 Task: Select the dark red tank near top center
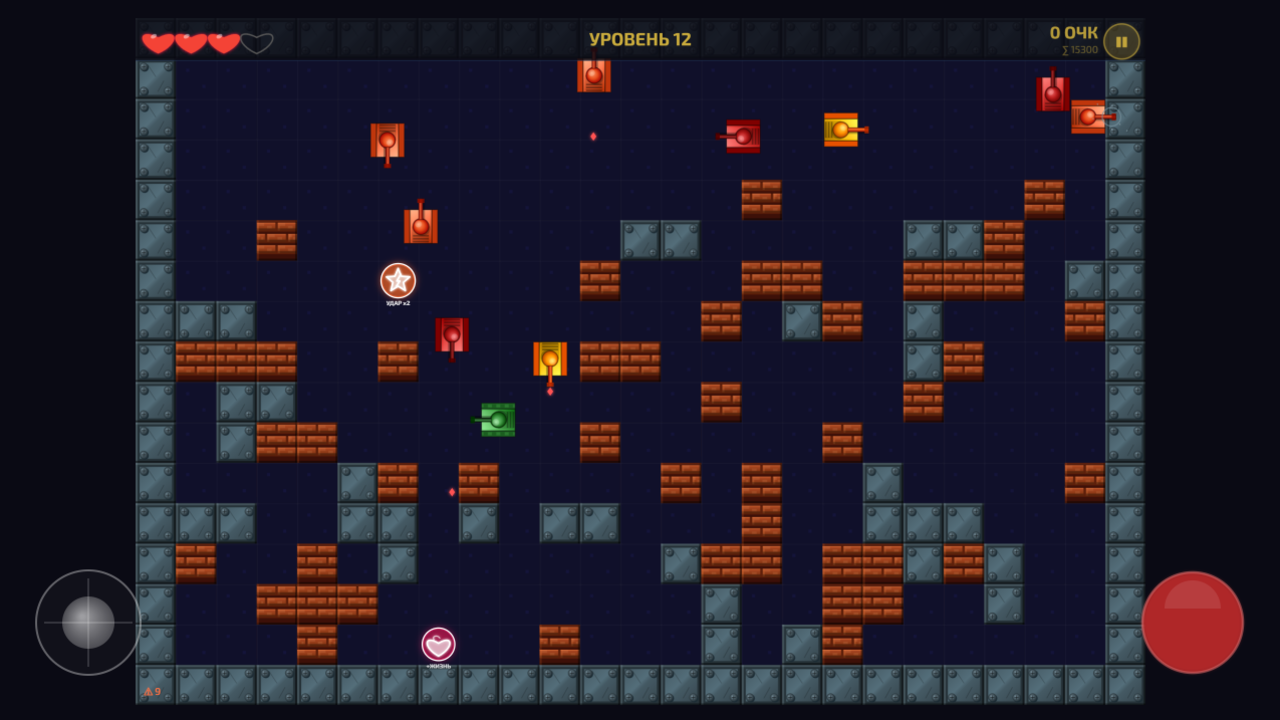[741, 135]
